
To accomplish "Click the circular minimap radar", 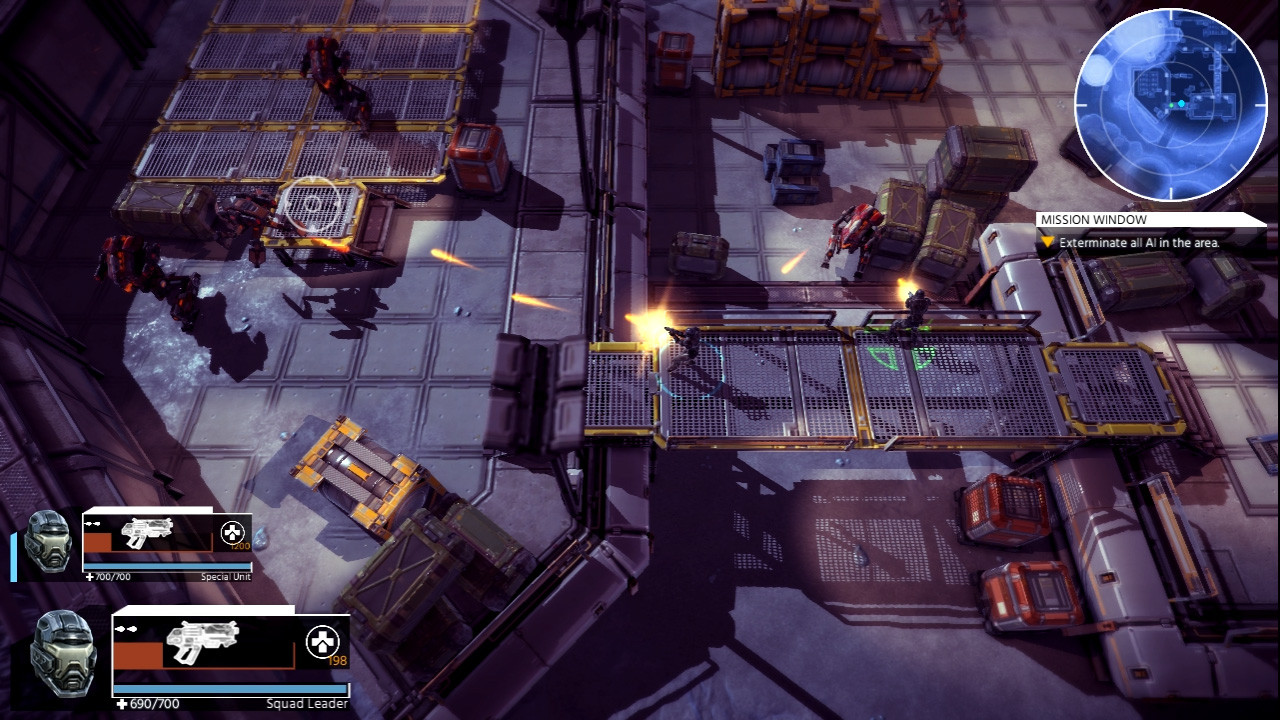I will 1170,104.
